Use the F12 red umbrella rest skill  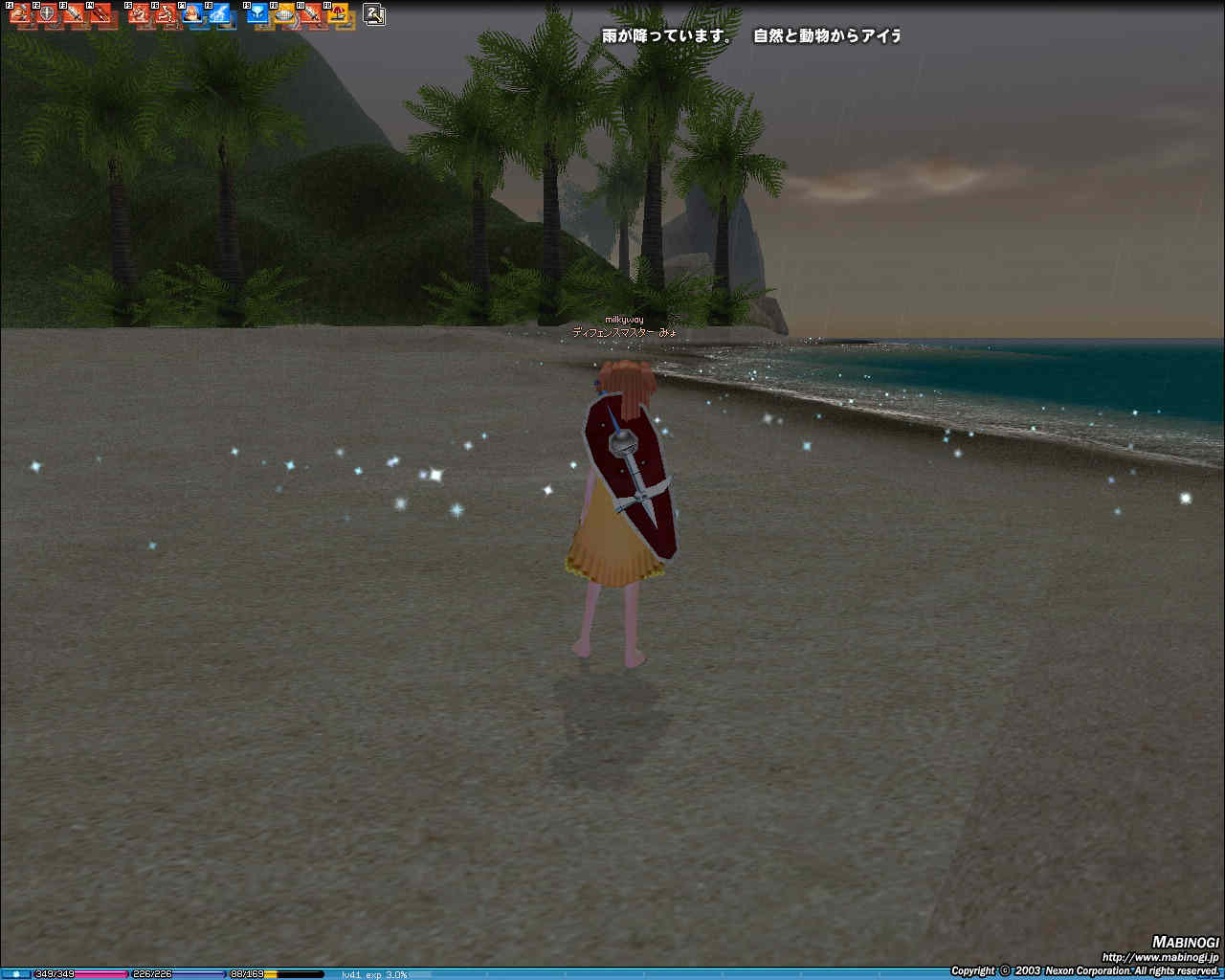[x=338, y=15]
